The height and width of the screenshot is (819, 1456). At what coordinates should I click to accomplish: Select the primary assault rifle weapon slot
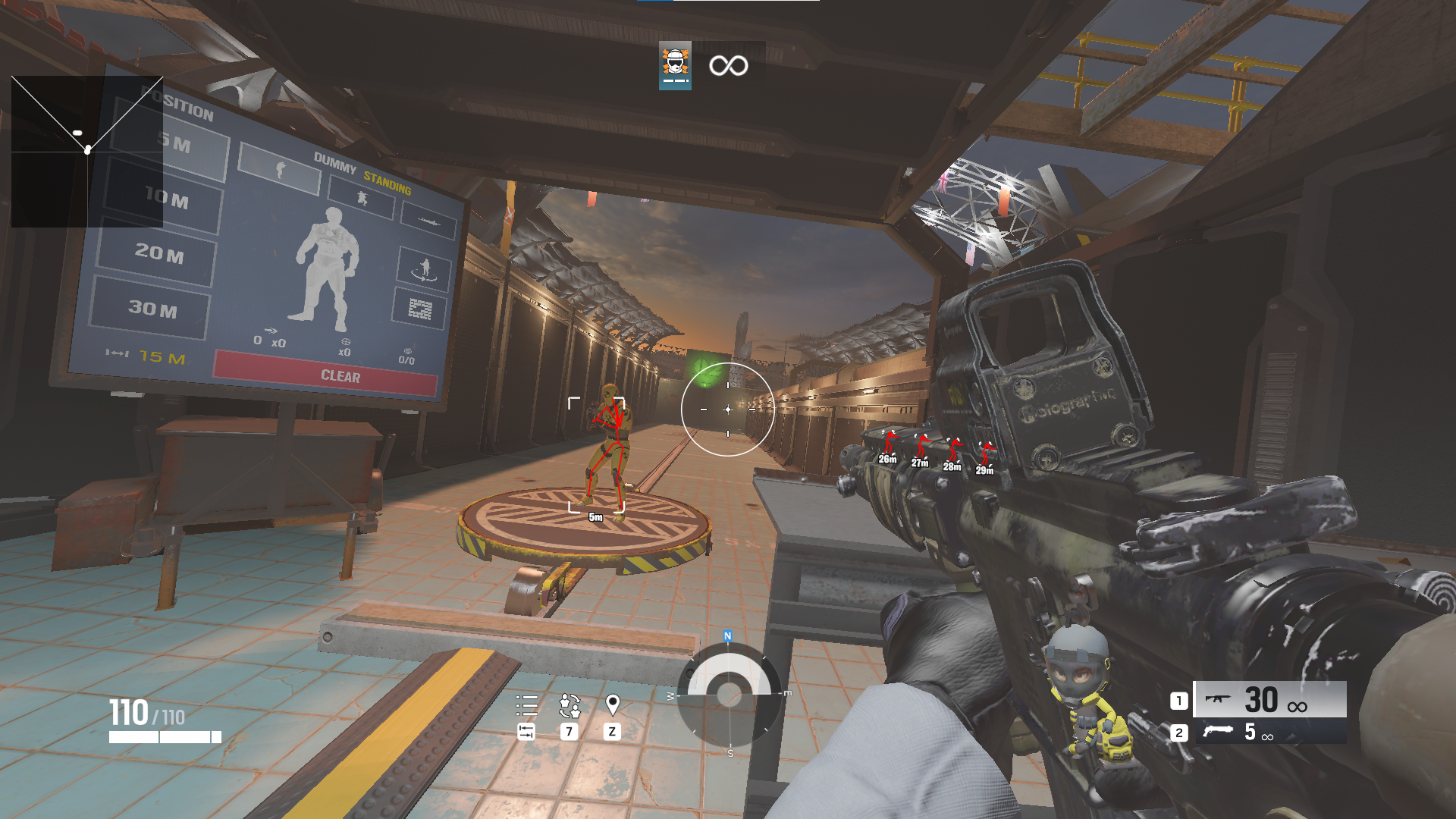pos(1269,699)
